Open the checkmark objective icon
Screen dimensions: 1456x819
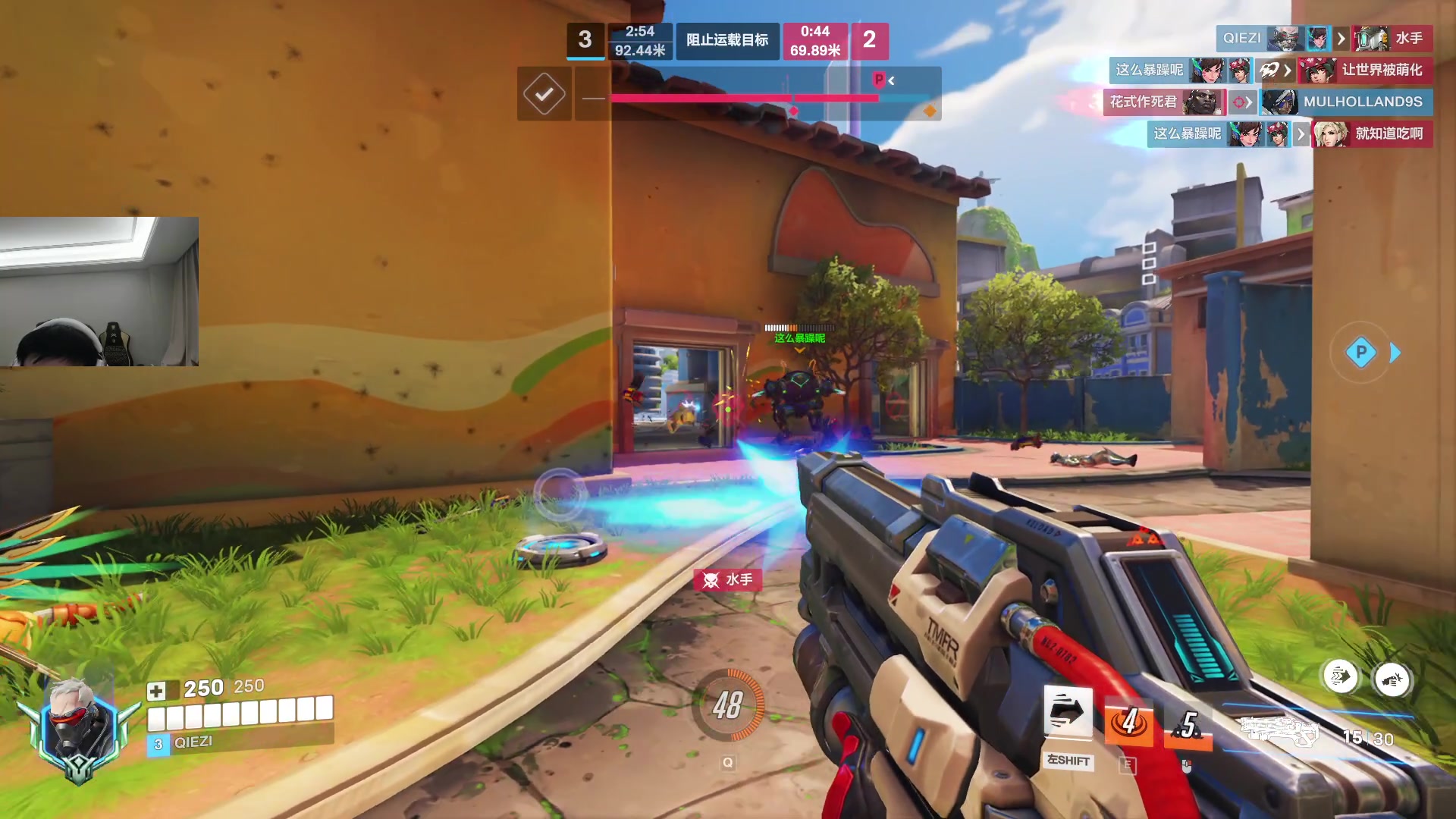tap(544, 94)
